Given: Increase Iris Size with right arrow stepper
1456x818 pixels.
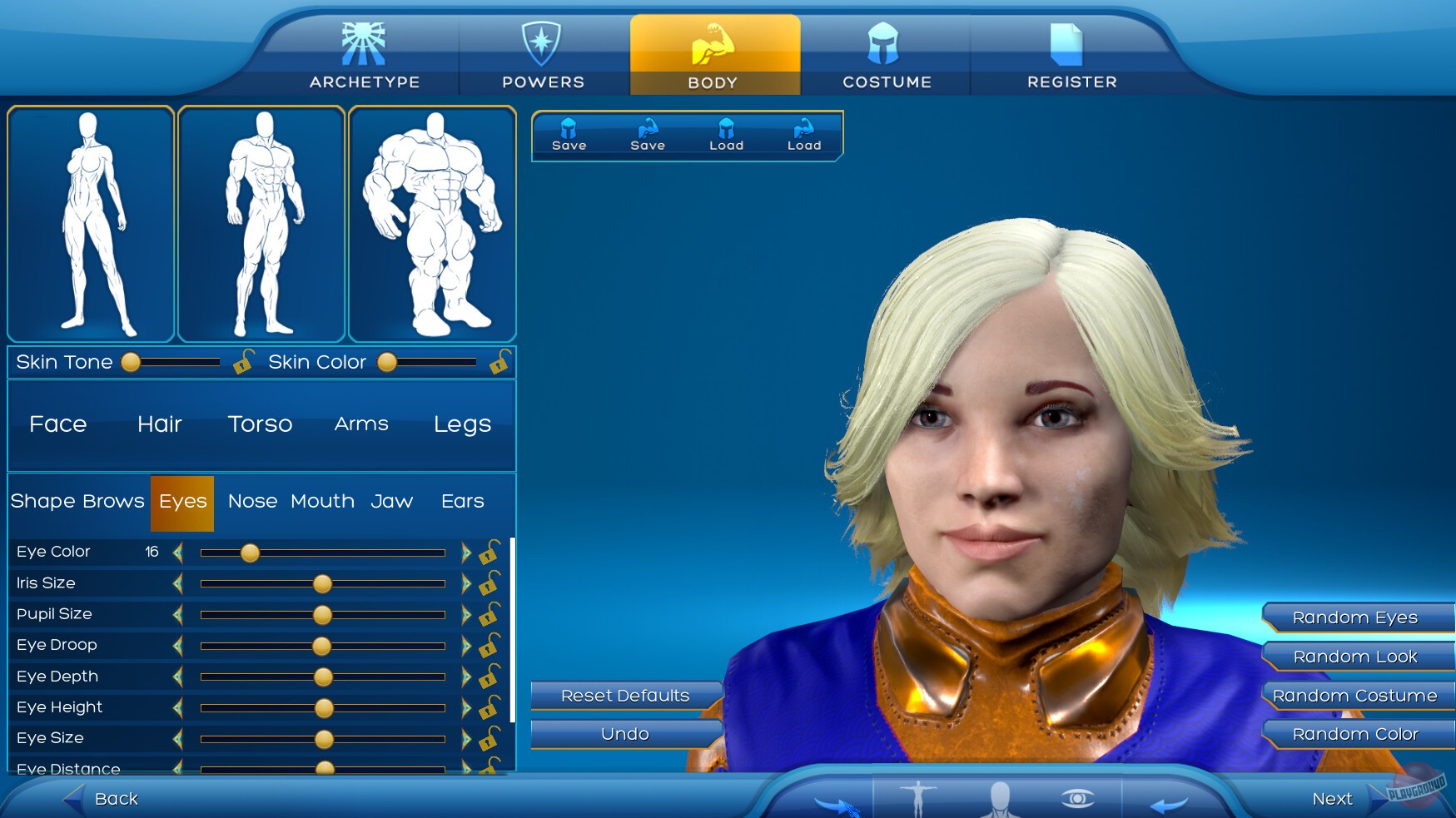Looking at the screenshot, I should coord(468,583).
